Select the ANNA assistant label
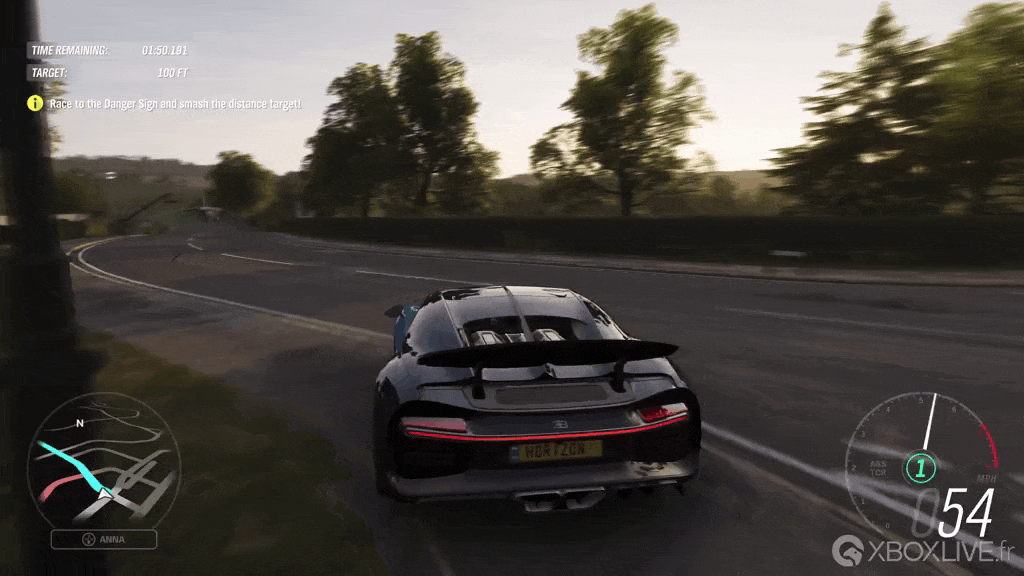1024x576 pixels. (104, 540)
